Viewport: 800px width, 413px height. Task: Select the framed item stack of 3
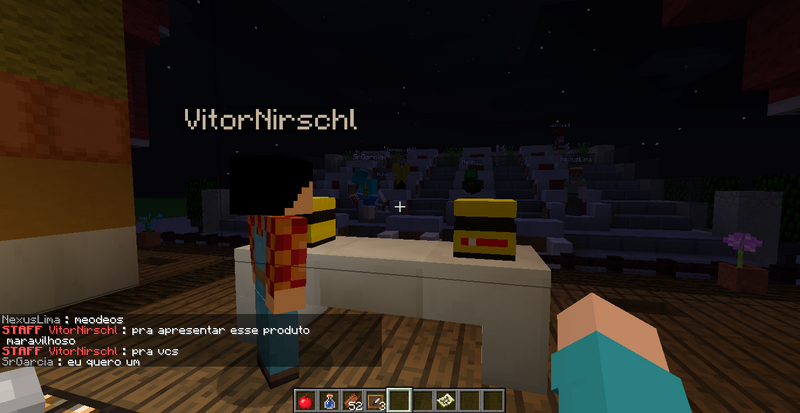[x=375, y=401]
